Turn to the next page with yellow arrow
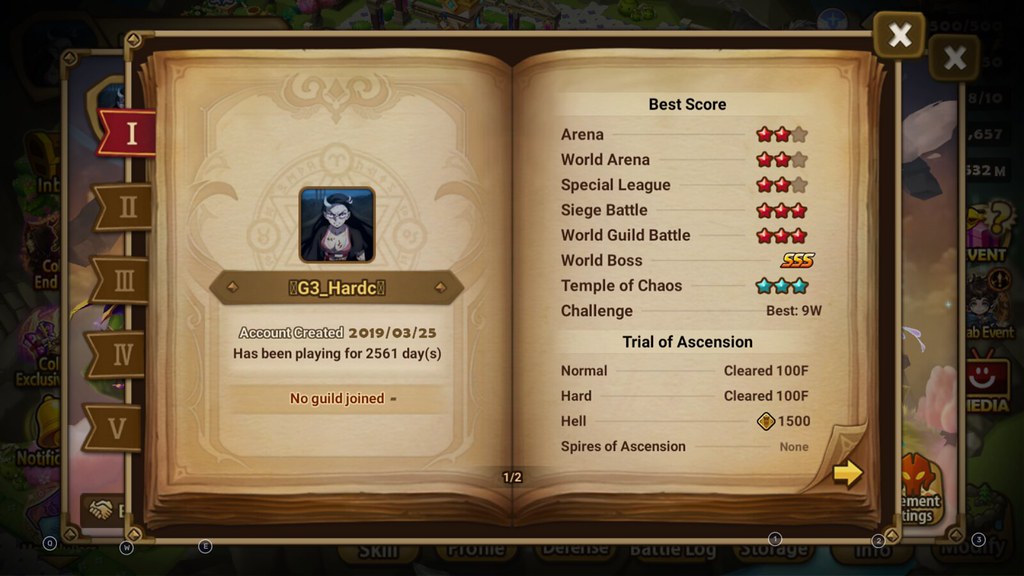Viewport: 1024px width, 576px height. click(847, 473)
